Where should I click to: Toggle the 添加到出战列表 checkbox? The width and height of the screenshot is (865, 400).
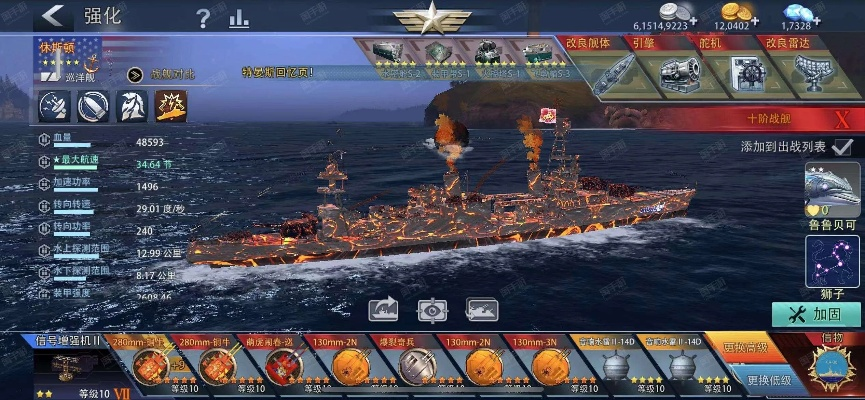click(841, 146)
